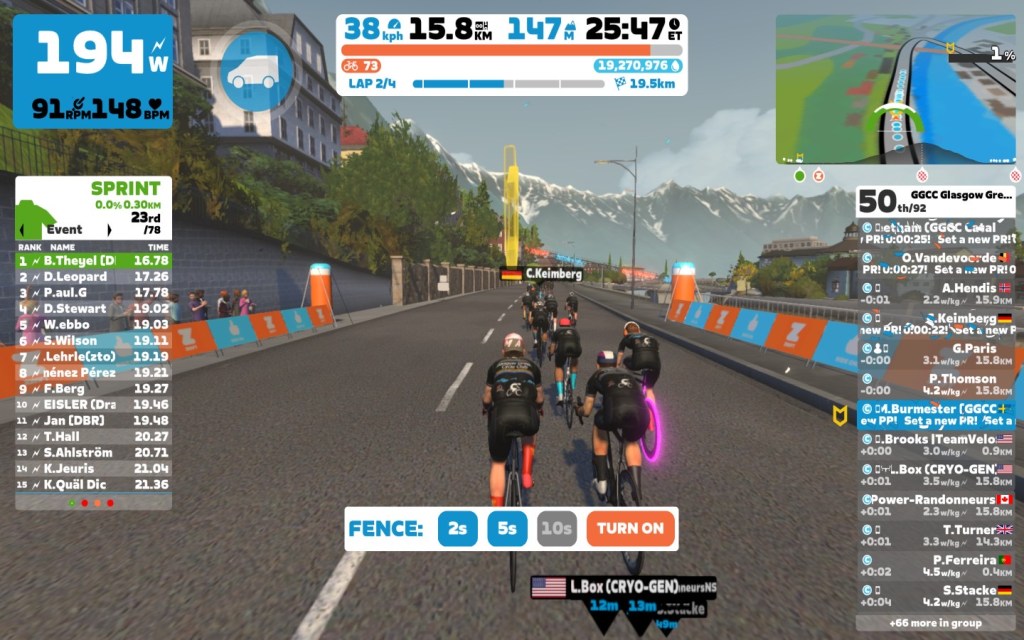
Task: Open the GGCC Glasgow event position header
Action: [x=935, y=200]
